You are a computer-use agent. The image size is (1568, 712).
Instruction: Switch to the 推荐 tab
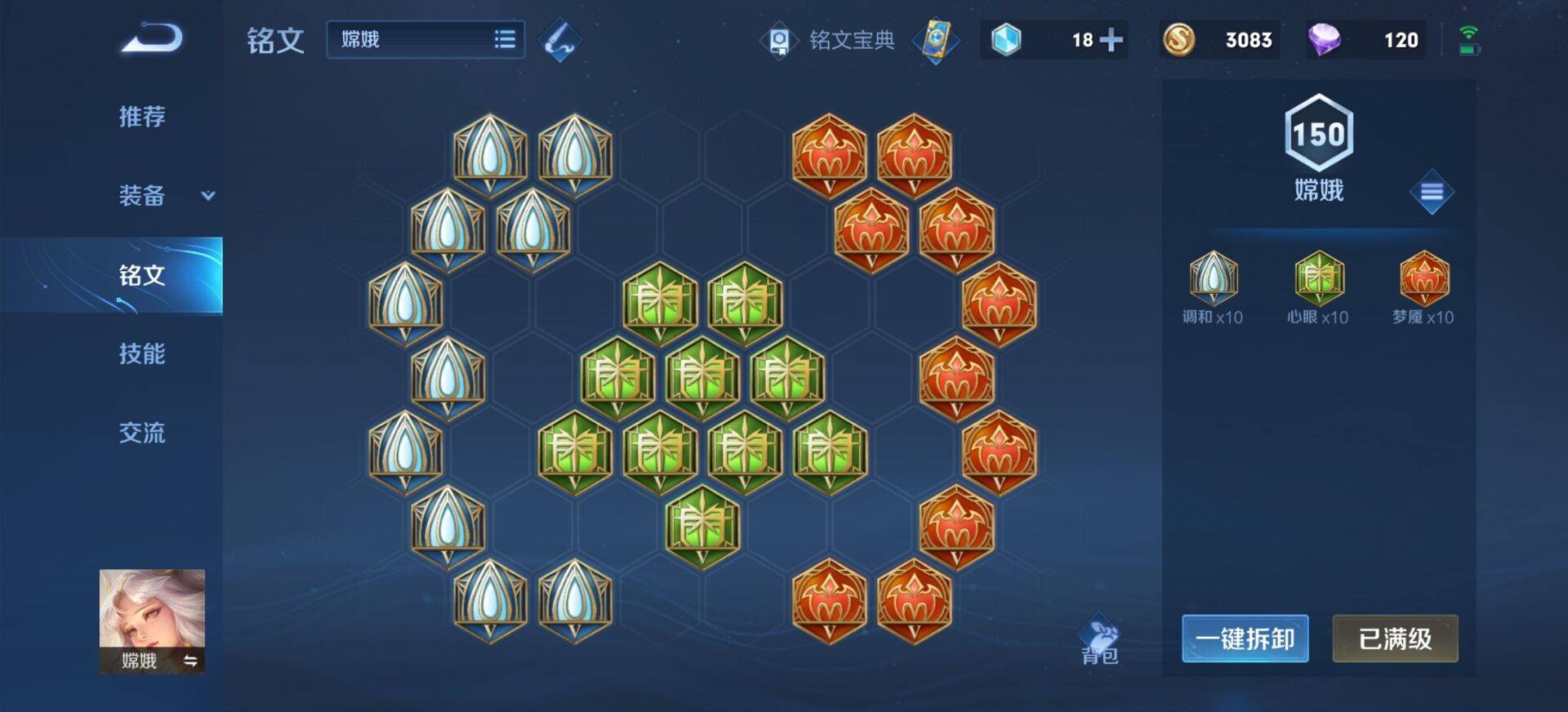click(140, 118)
